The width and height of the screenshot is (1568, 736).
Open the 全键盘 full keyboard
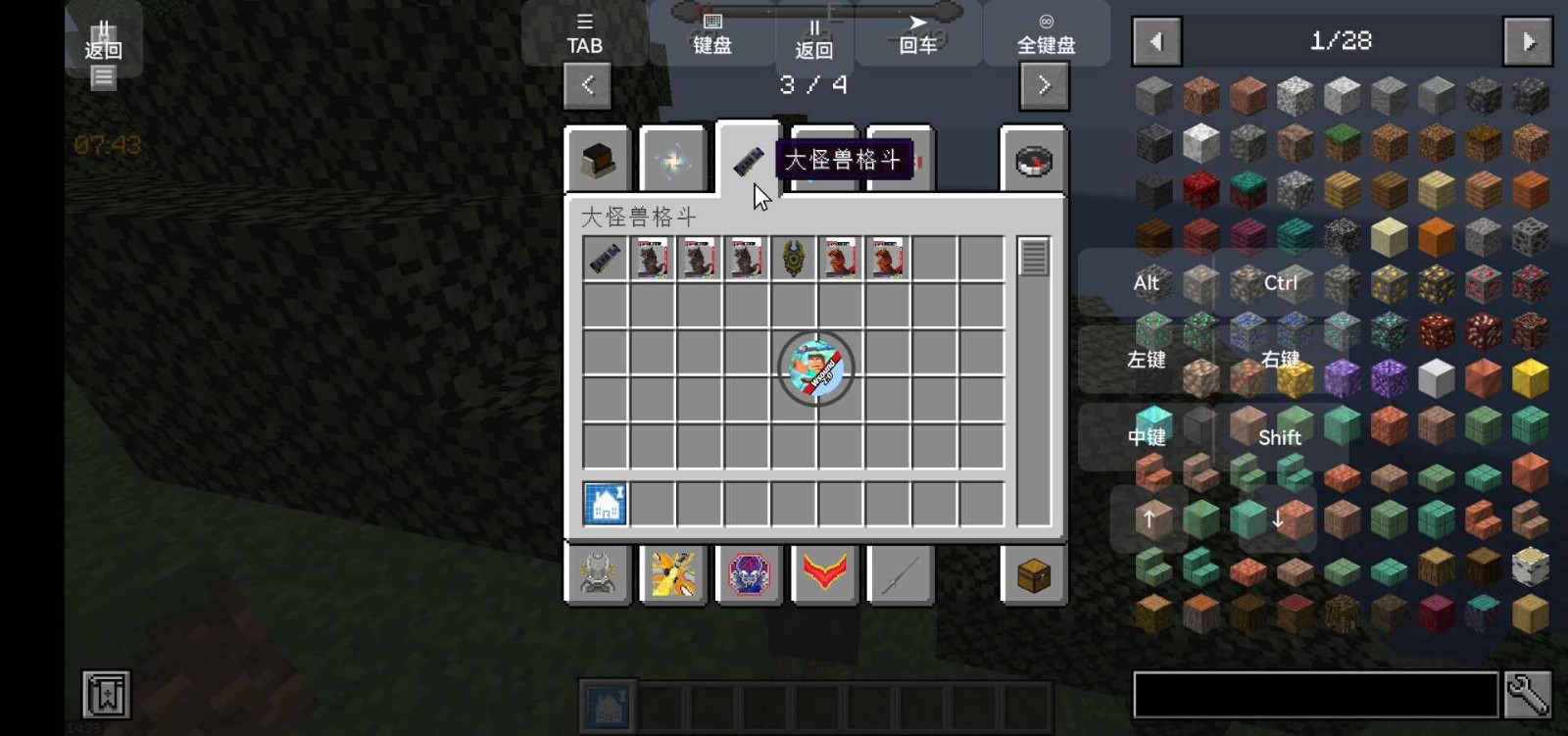1046,35
